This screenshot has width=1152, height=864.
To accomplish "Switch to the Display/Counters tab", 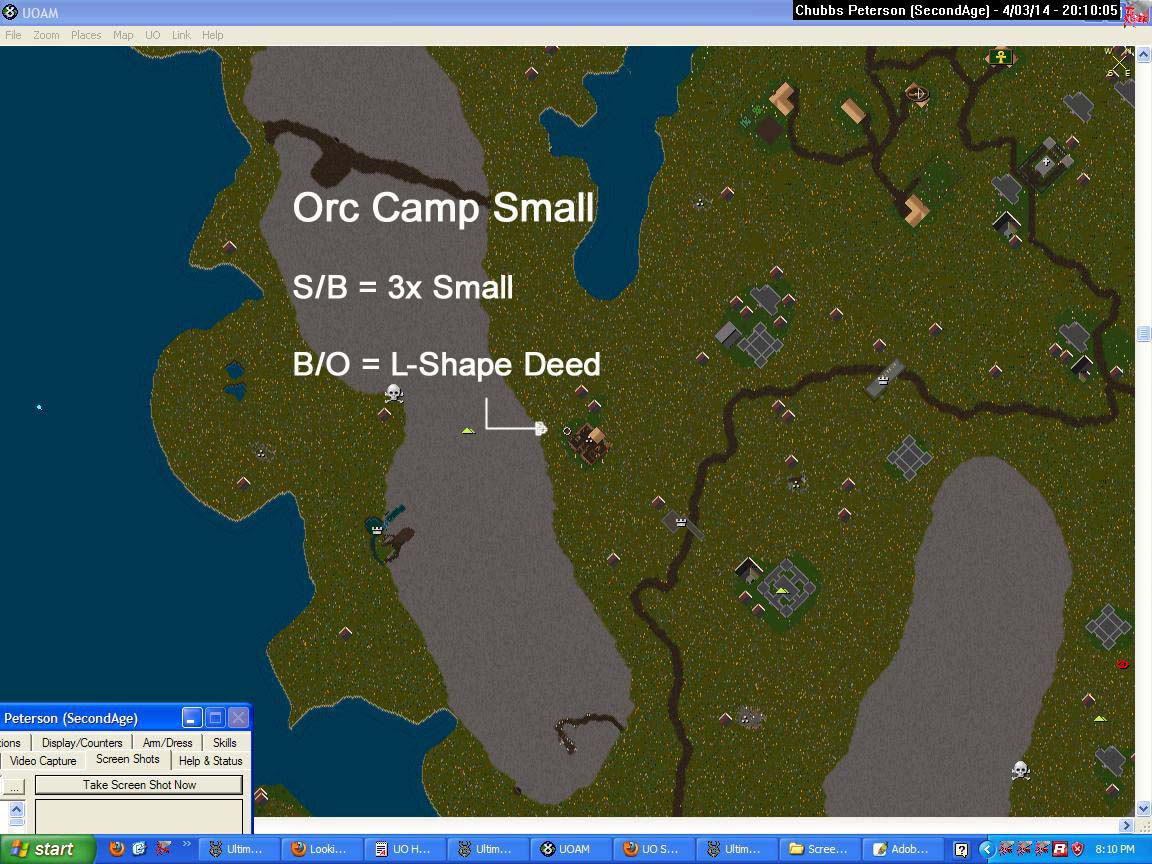I will click(82, 743).
